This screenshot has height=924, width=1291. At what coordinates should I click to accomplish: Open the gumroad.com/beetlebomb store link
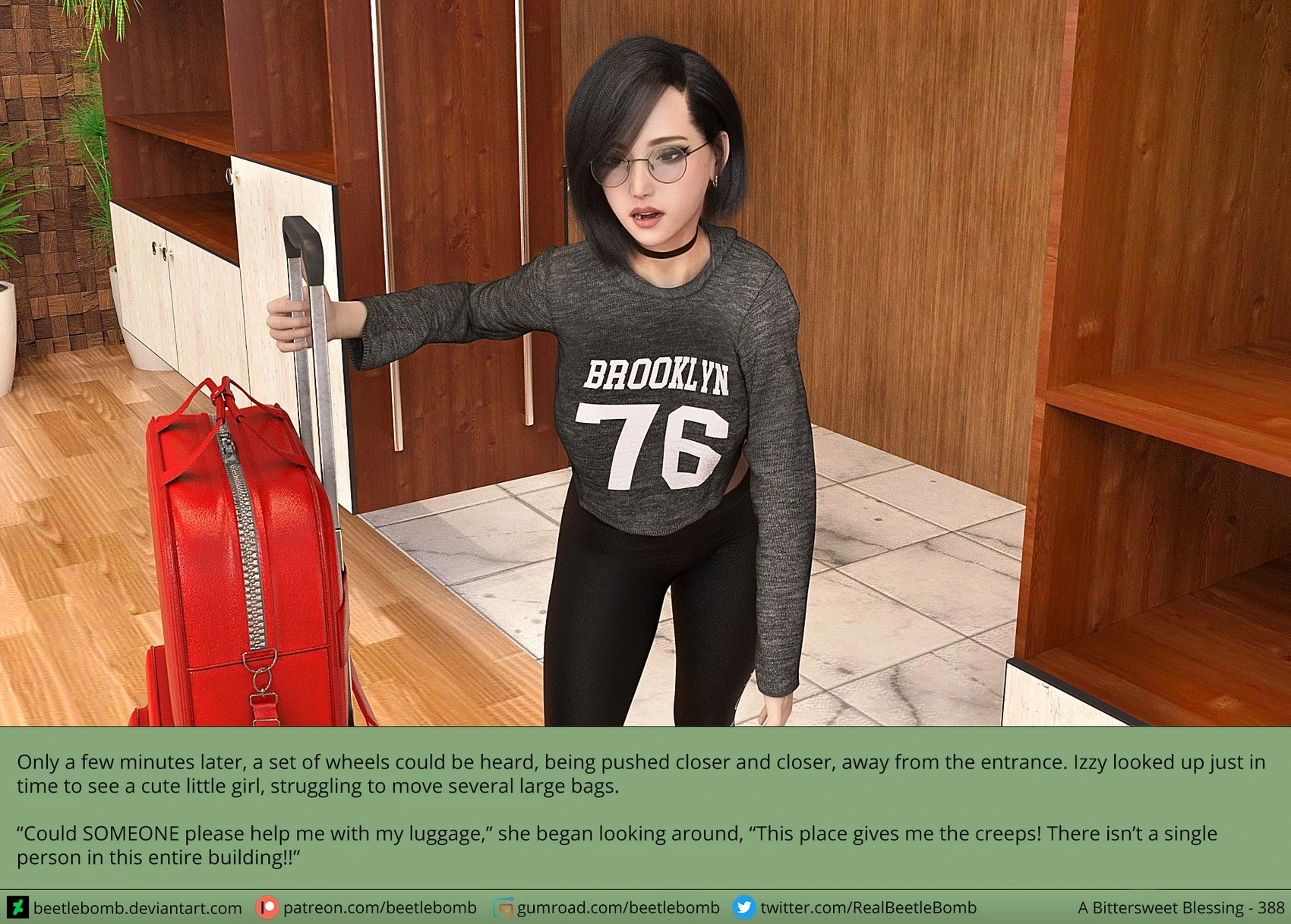617,908
